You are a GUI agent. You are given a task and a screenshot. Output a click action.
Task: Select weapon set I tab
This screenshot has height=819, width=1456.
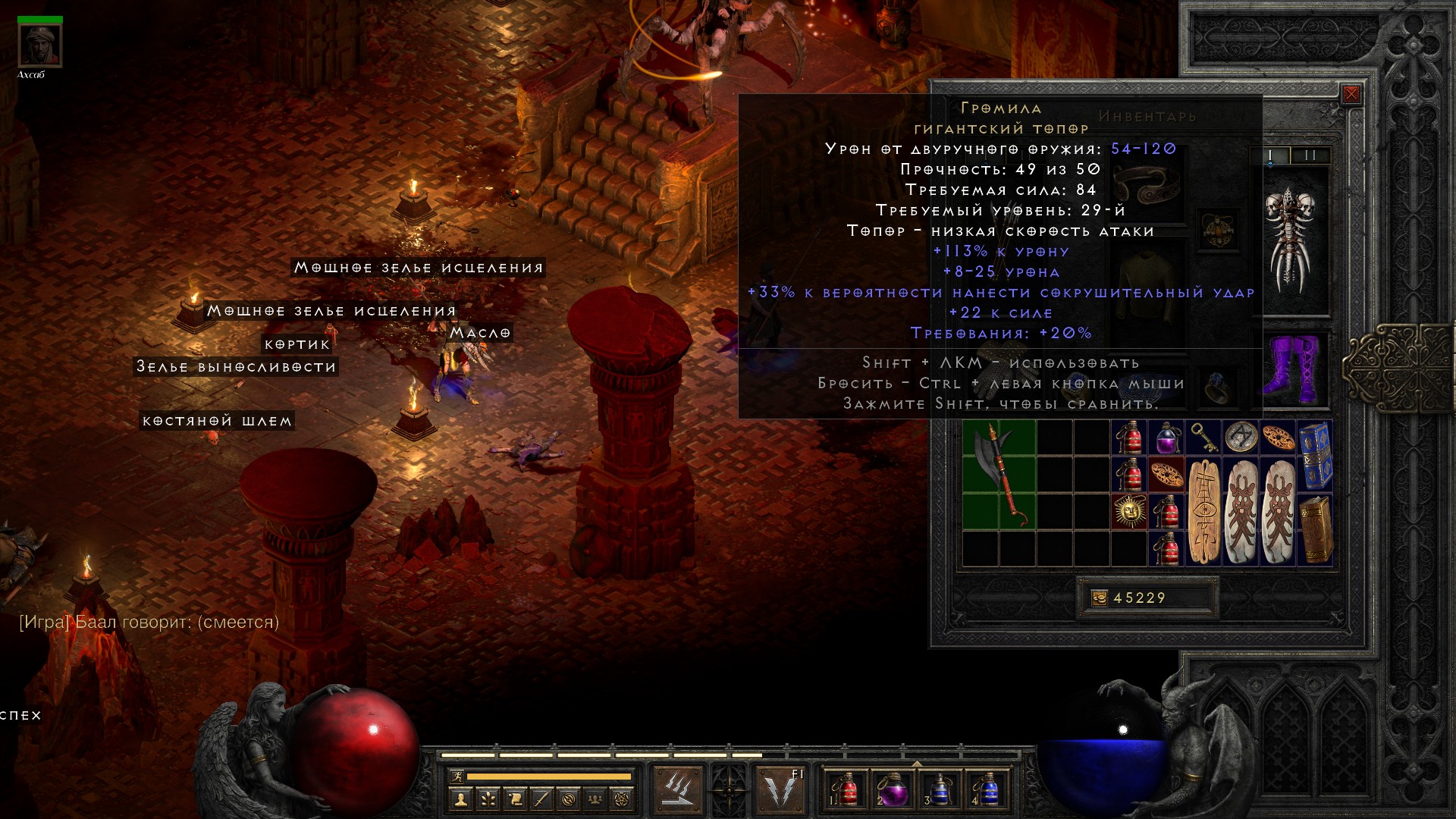[1271, 155]
